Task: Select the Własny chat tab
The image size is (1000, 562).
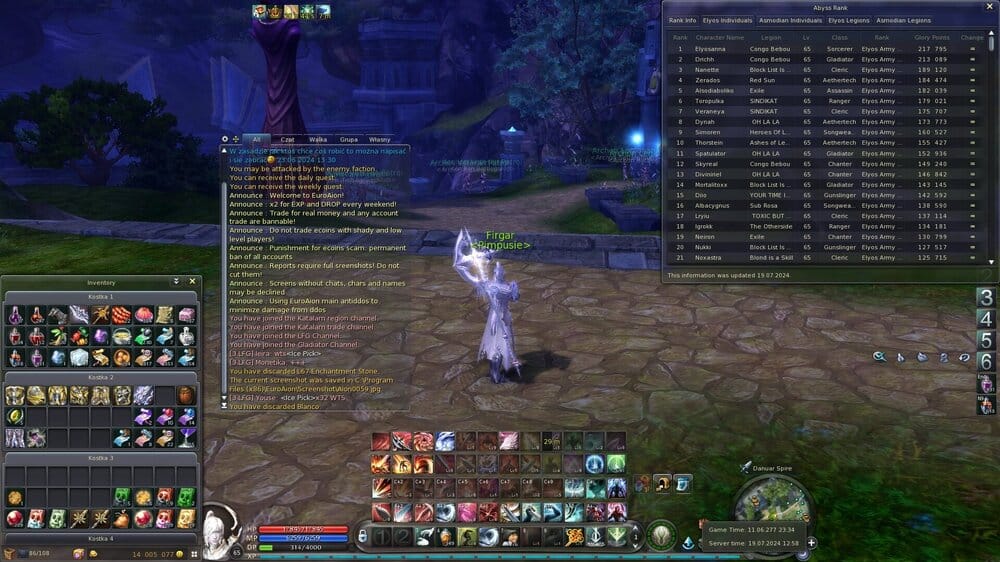Action: pyautogui.click(x=380, y=140)
